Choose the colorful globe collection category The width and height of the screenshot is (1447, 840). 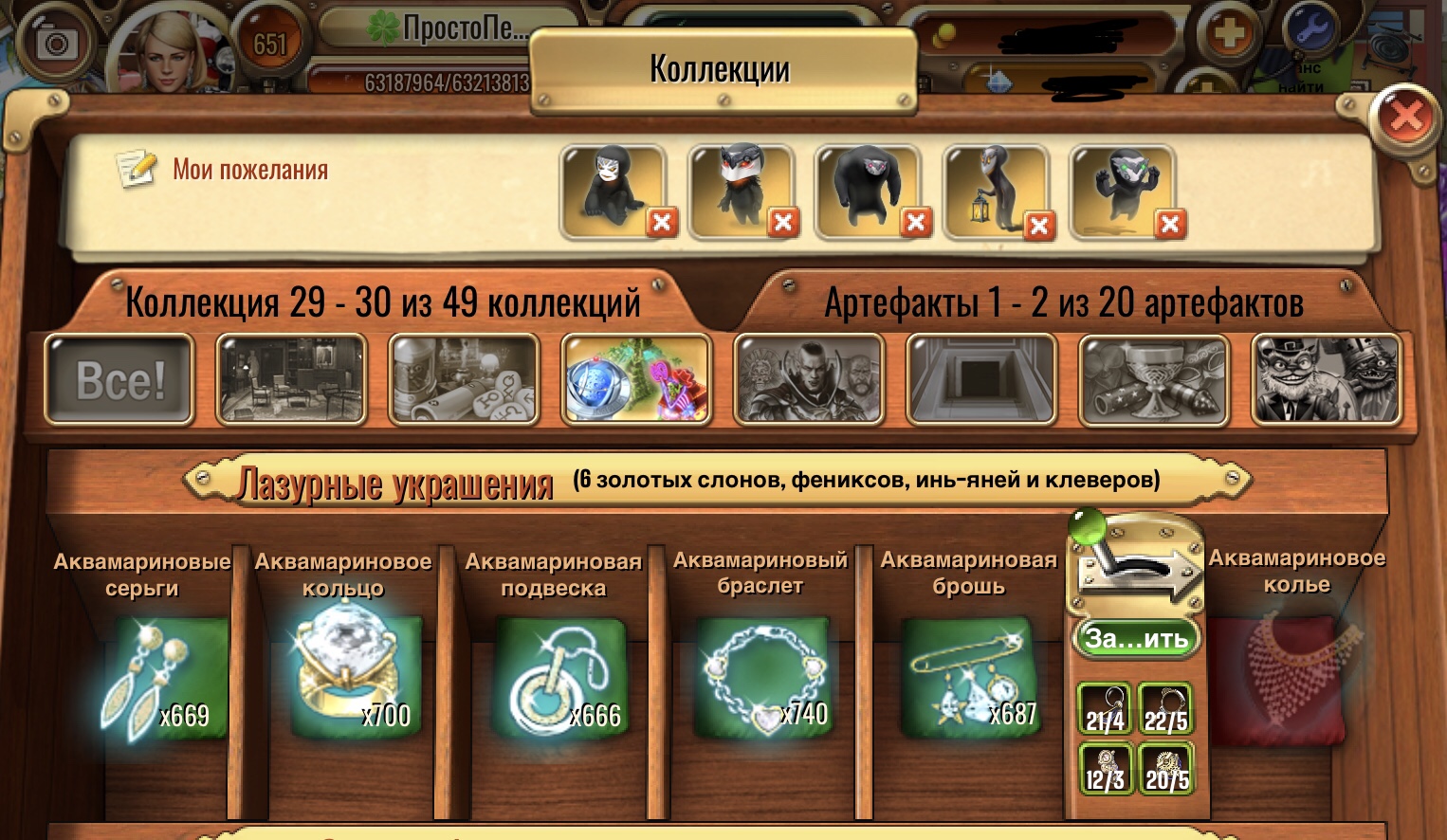click(636, 380)
